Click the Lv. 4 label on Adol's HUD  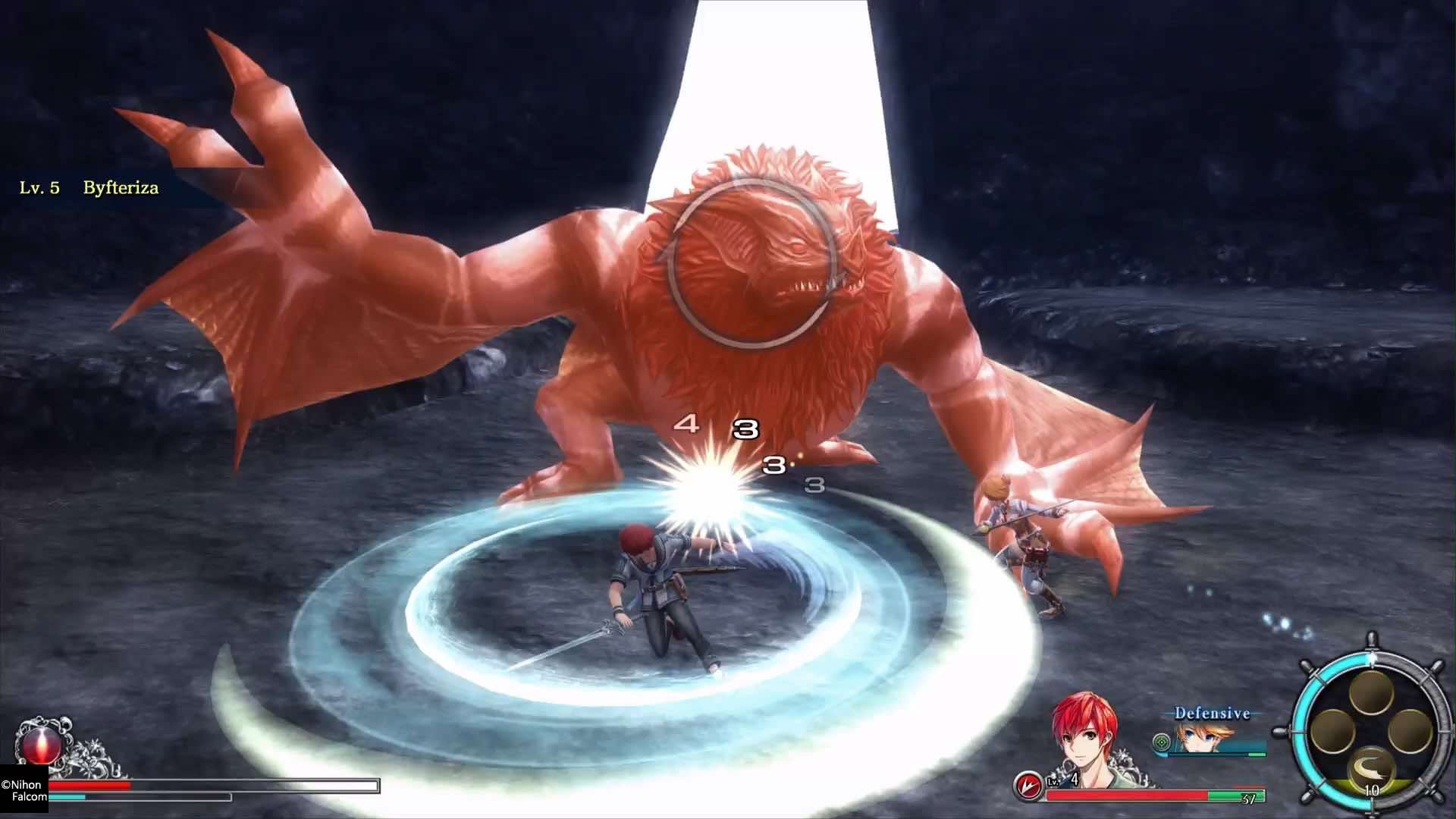(x=1061, y=780)
